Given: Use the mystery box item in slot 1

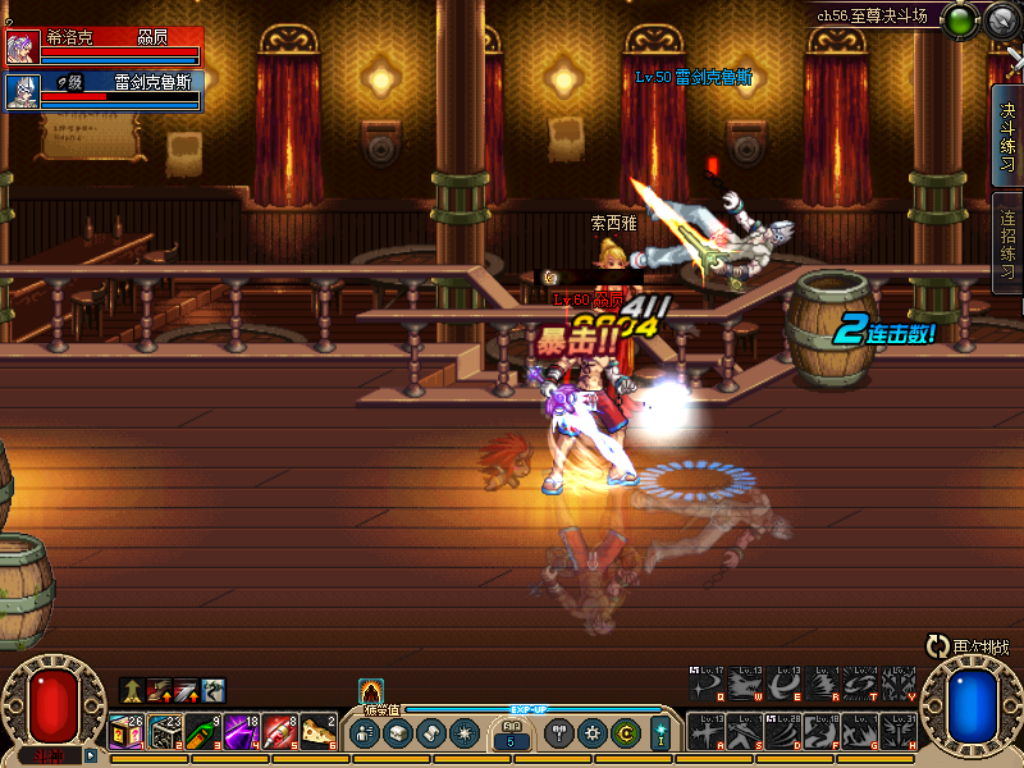Looking at the screenshot, I should pos(126,733).
